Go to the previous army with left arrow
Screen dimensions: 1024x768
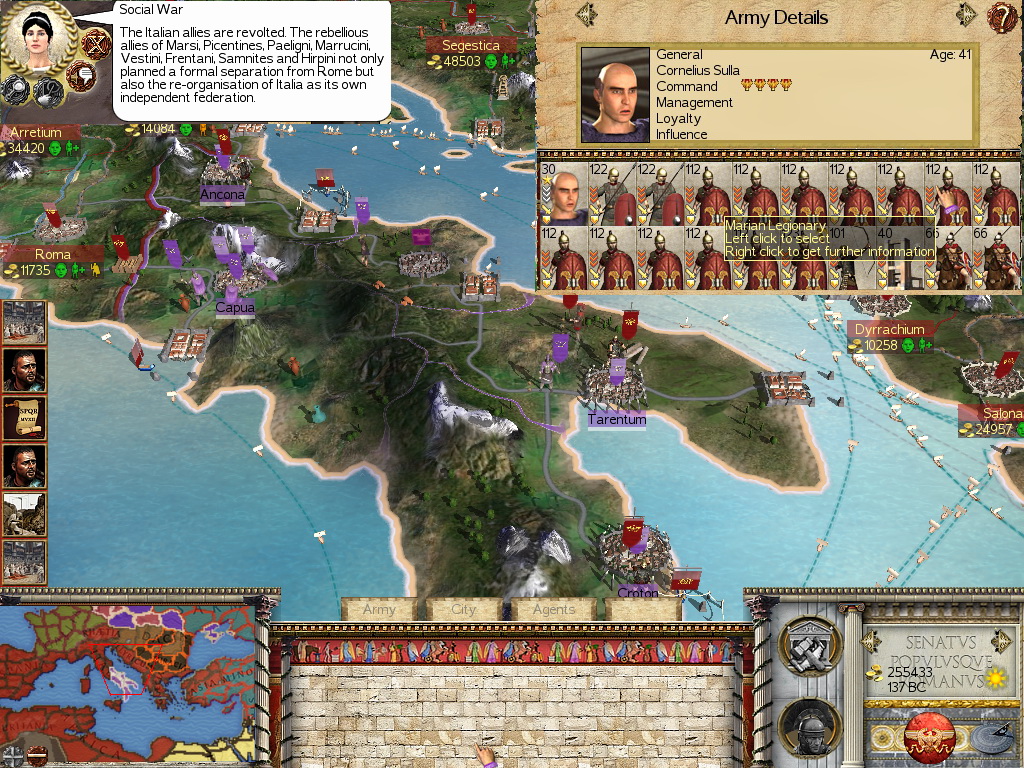(x=587, y=15)
